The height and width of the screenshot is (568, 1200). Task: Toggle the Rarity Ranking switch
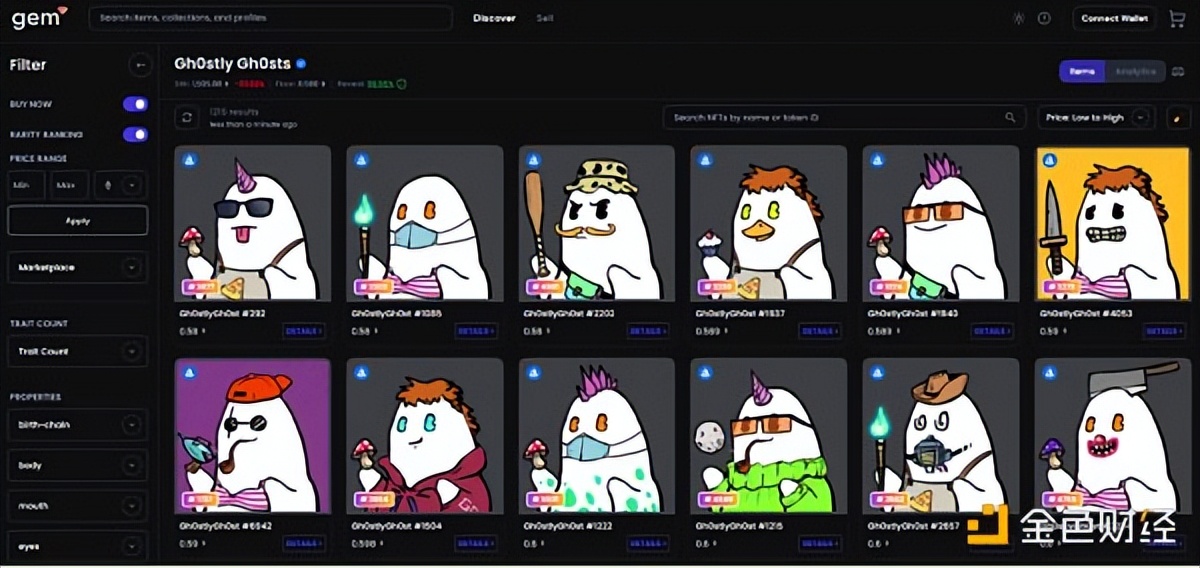(x=135, y=134)
